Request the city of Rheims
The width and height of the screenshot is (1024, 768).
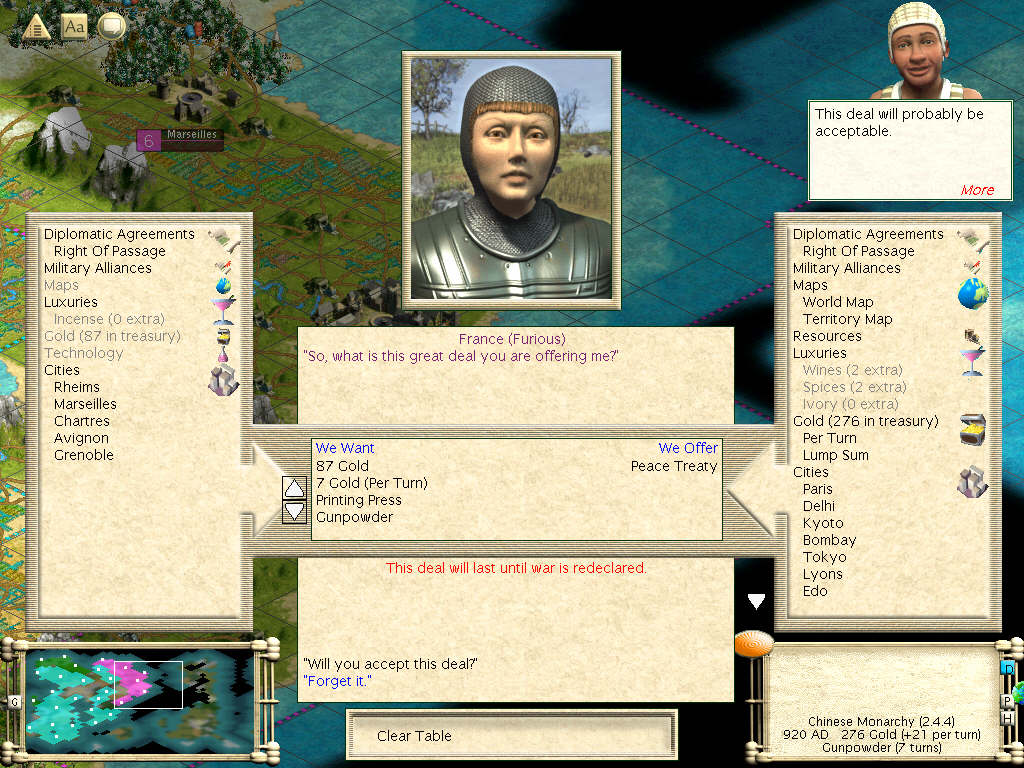point(77,387)
